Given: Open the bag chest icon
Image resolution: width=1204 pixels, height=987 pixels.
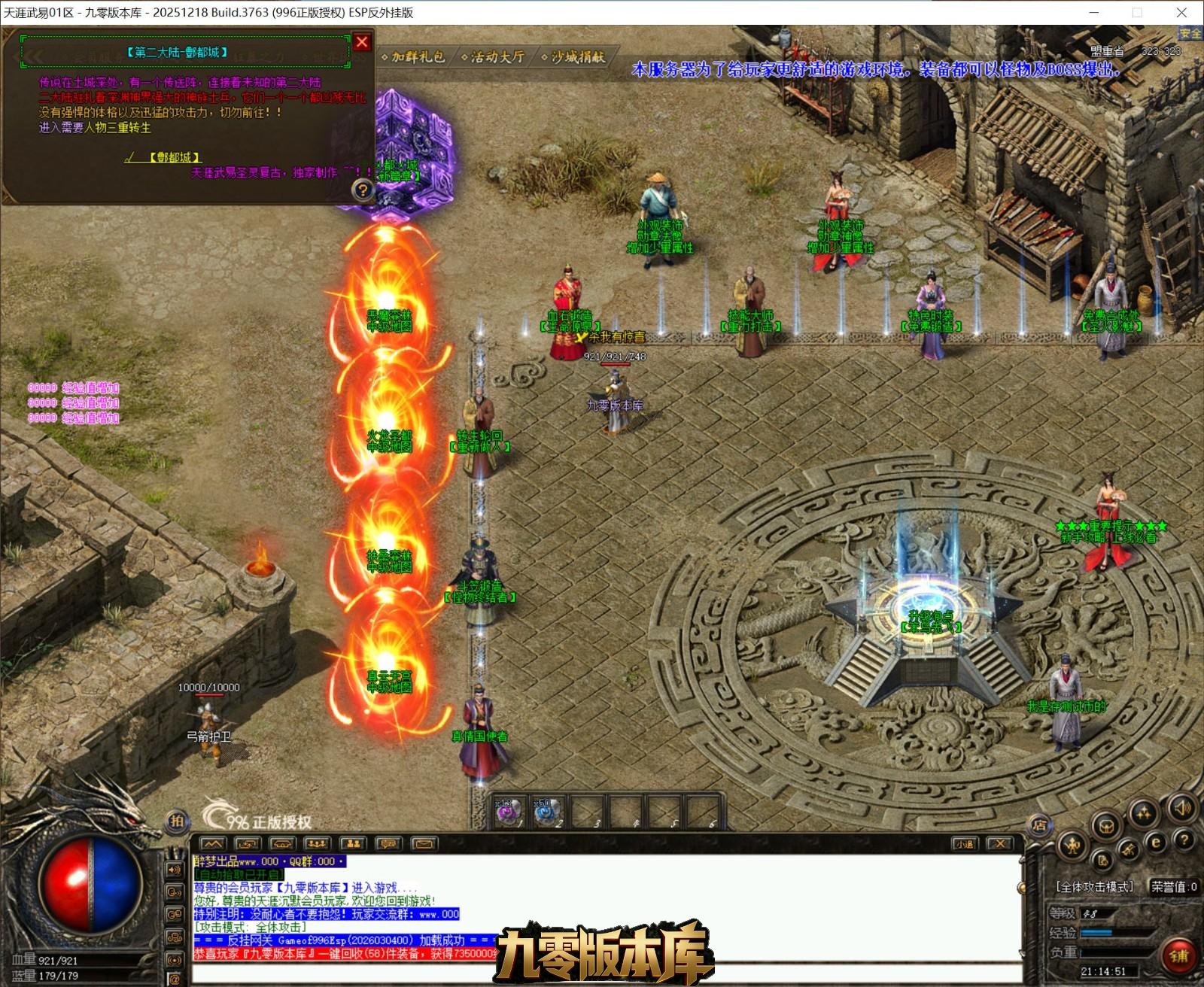Looking at the screenshot, I should (1106, 825).
